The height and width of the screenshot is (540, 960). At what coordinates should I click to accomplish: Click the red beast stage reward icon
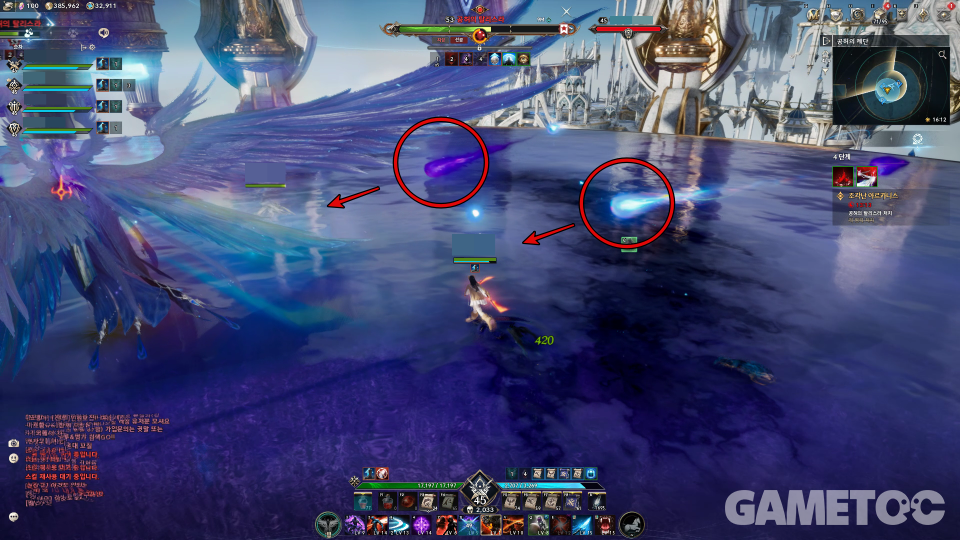coord(844,176)
